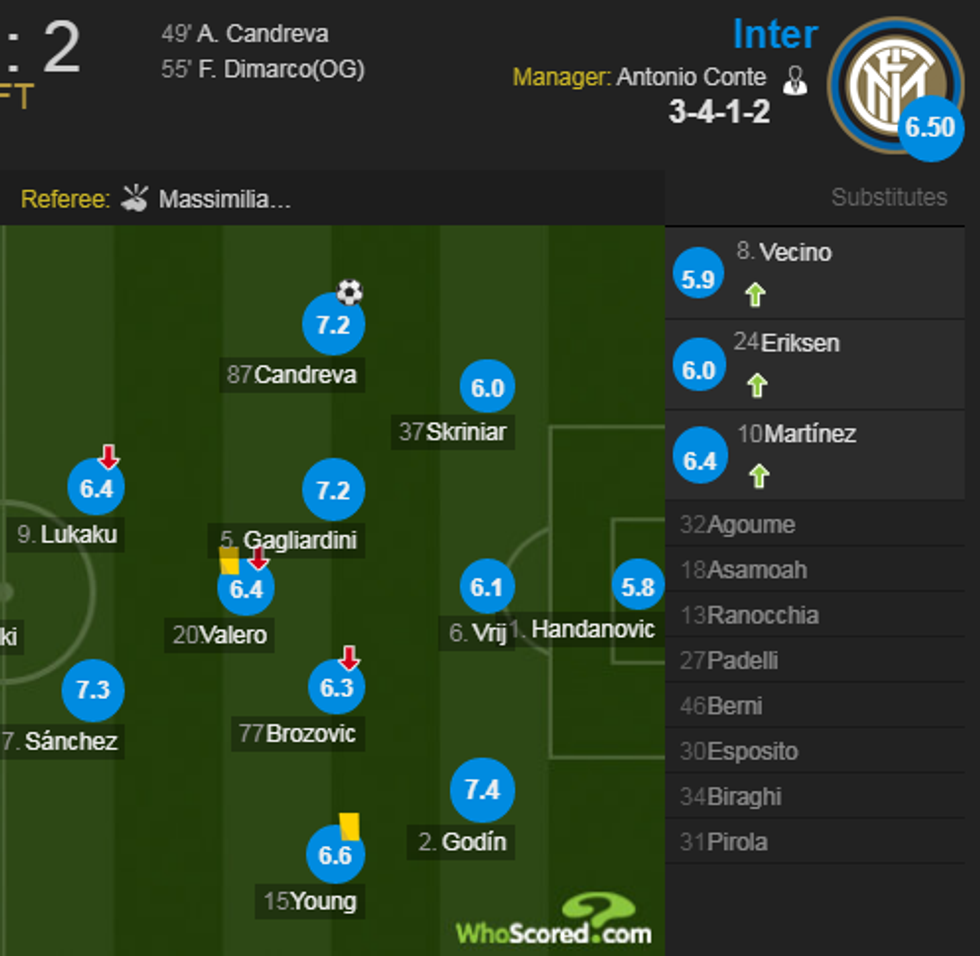The image size is (980, 956).
Task: Open the Inter team name link
Action: coord(775,35)
